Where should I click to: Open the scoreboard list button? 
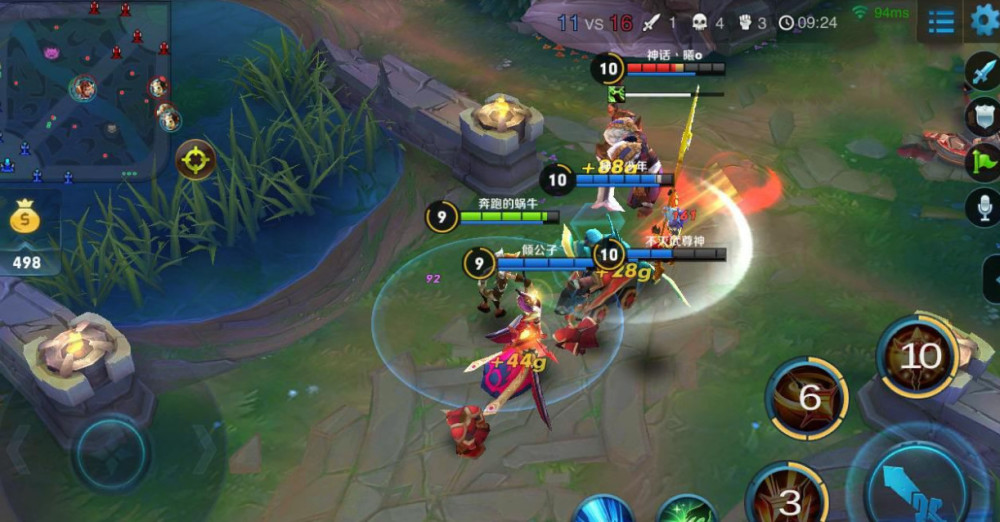tap(940, 20)
